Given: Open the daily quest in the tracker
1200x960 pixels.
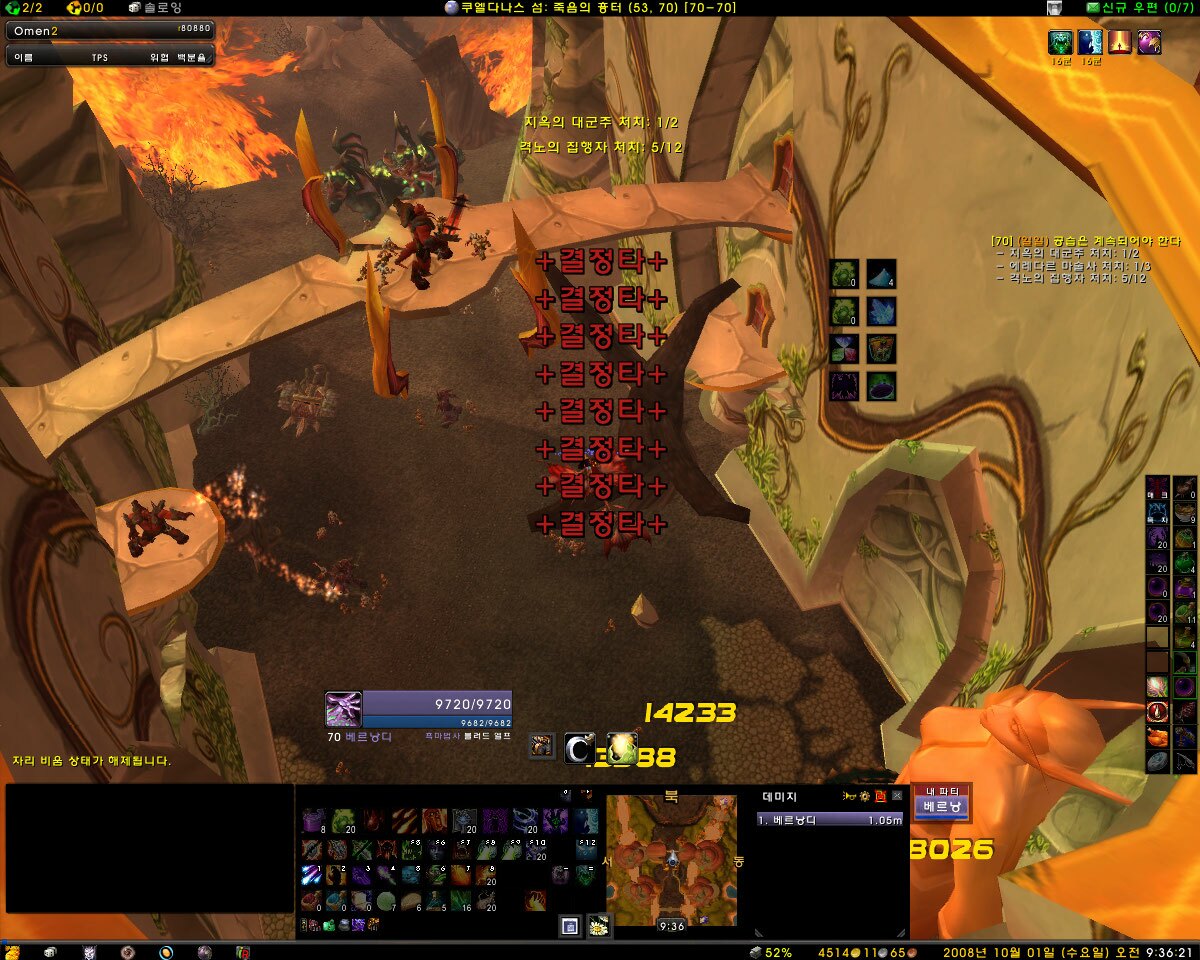Looking at the screenshot, I should (x=1085, y=241).
